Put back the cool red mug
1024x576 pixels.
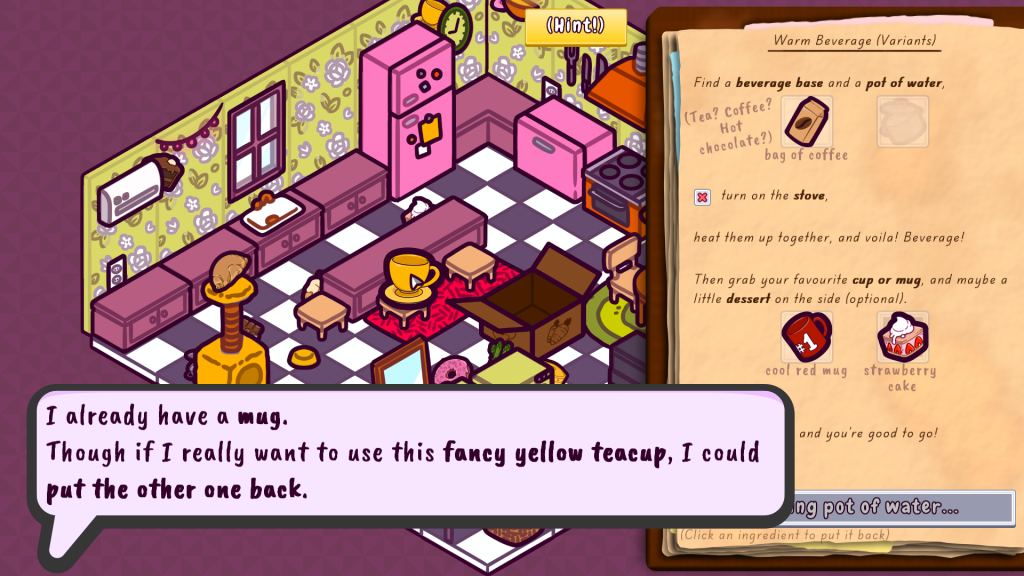(x=806, y=337)
